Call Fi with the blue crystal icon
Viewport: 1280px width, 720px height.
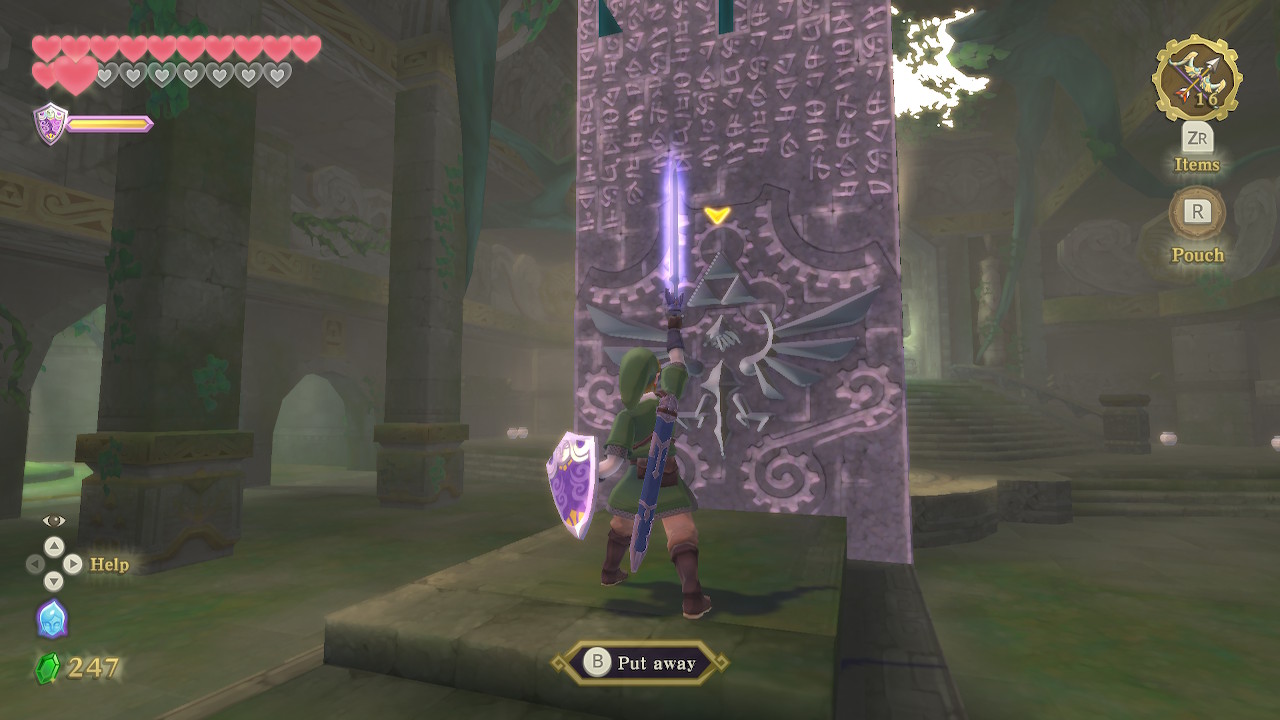[52, 618]
